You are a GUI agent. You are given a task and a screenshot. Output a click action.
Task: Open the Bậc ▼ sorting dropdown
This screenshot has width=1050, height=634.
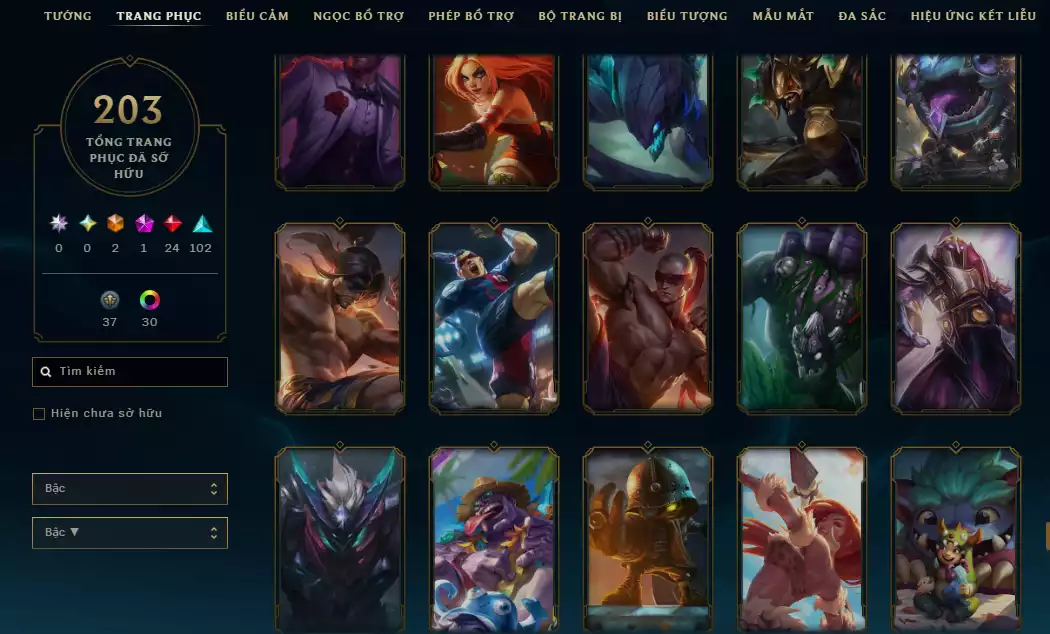(x=130, y=533)
